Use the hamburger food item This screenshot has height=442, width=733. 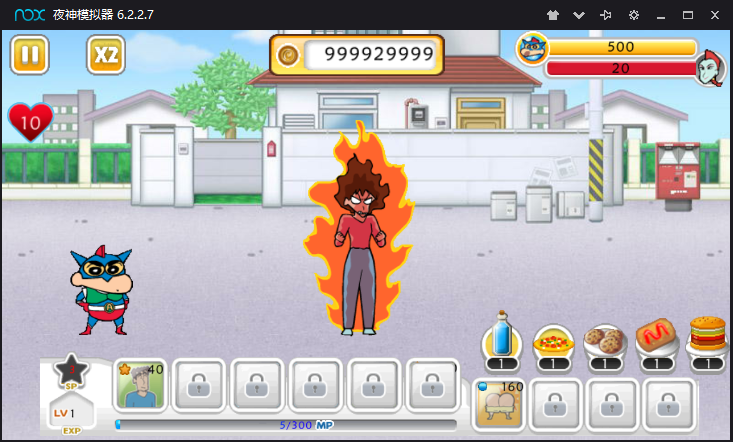(707, 340)
